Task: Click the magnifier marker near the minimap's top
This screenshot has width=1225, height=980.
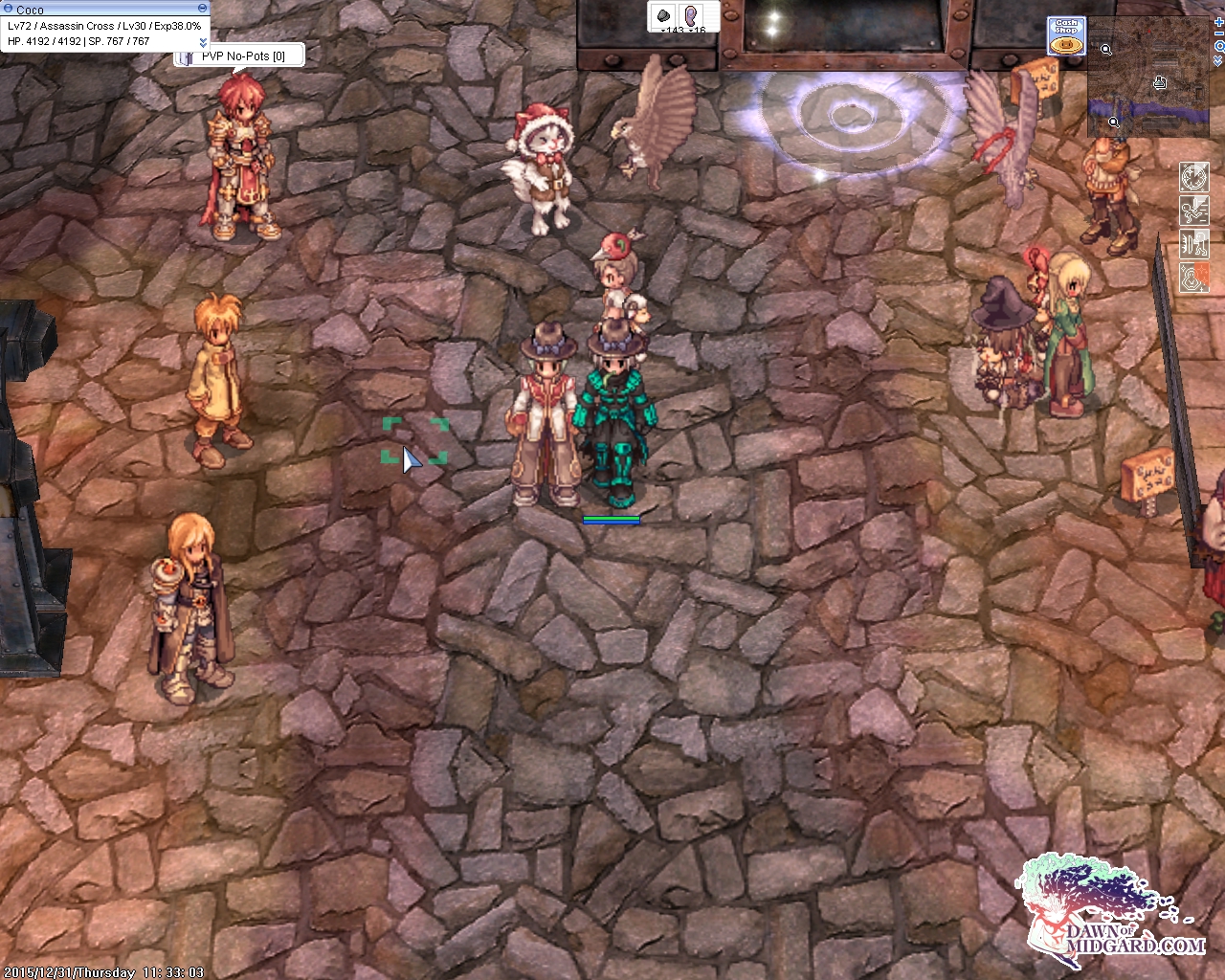Action: (x=1106, y=48)
